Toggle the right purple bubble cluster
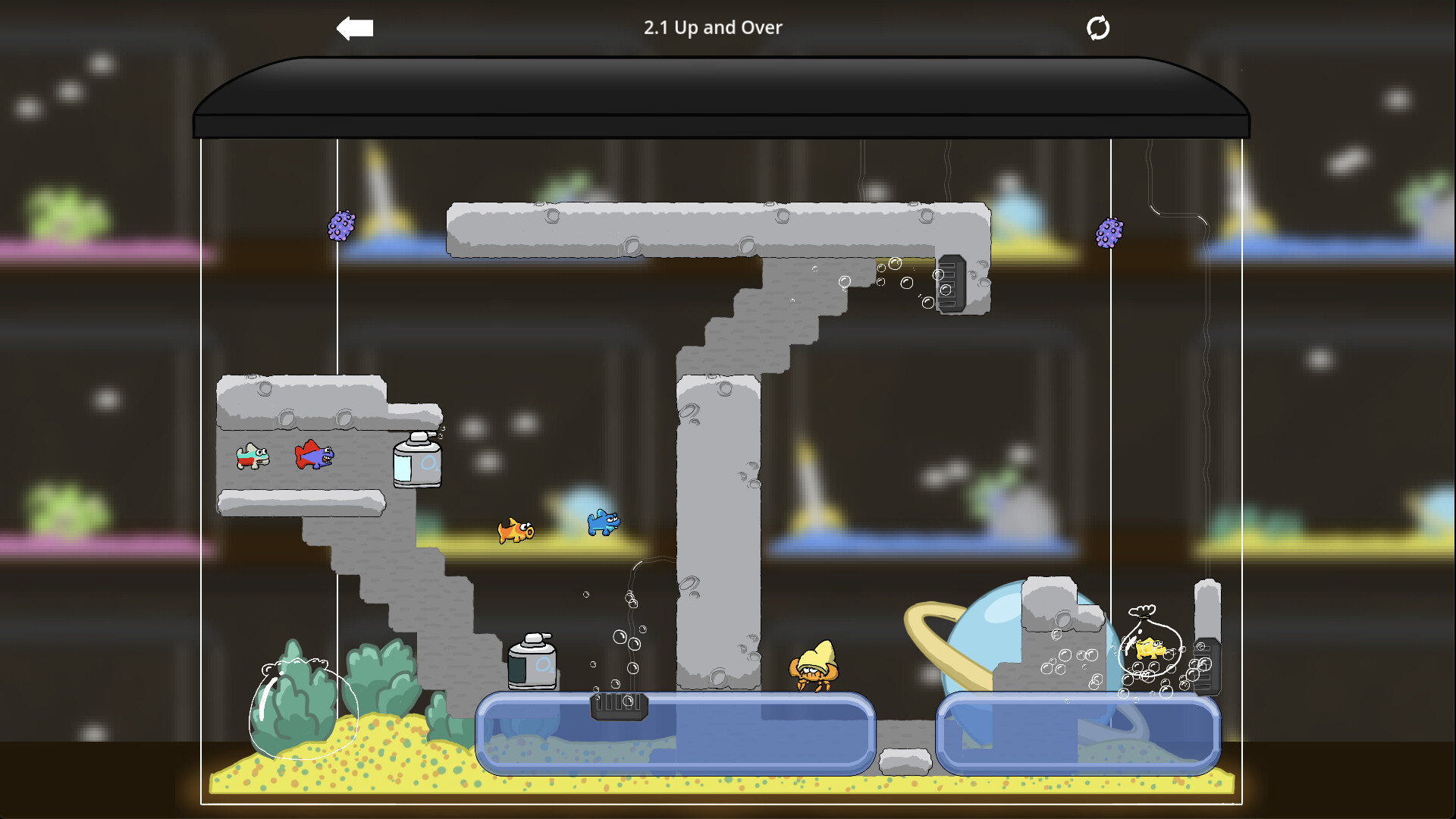The height and width of the screenshot is (819, 1456). 1110,233
